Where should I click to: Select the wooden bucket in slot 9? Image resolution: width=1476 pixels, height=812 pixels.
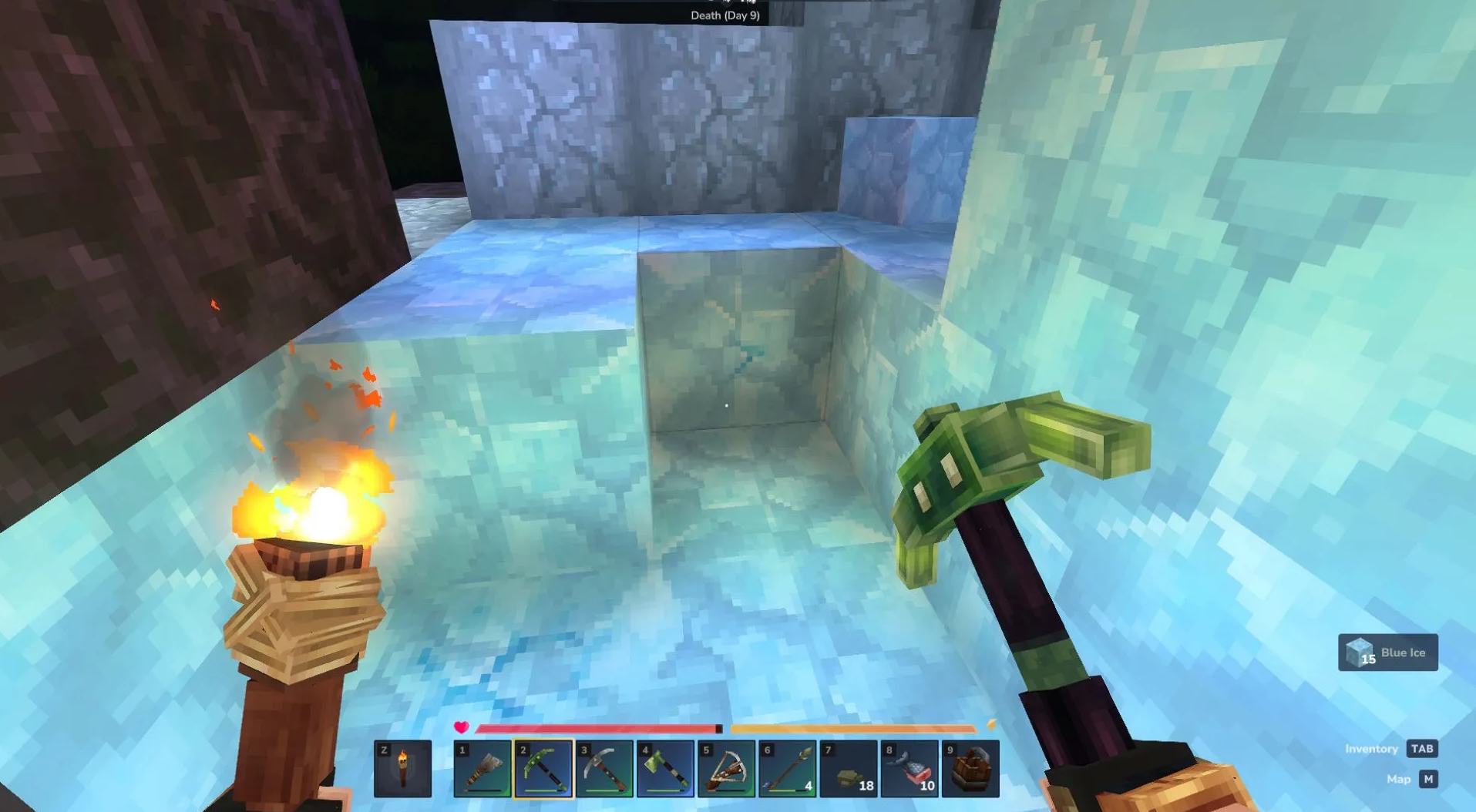pos(970,768)
